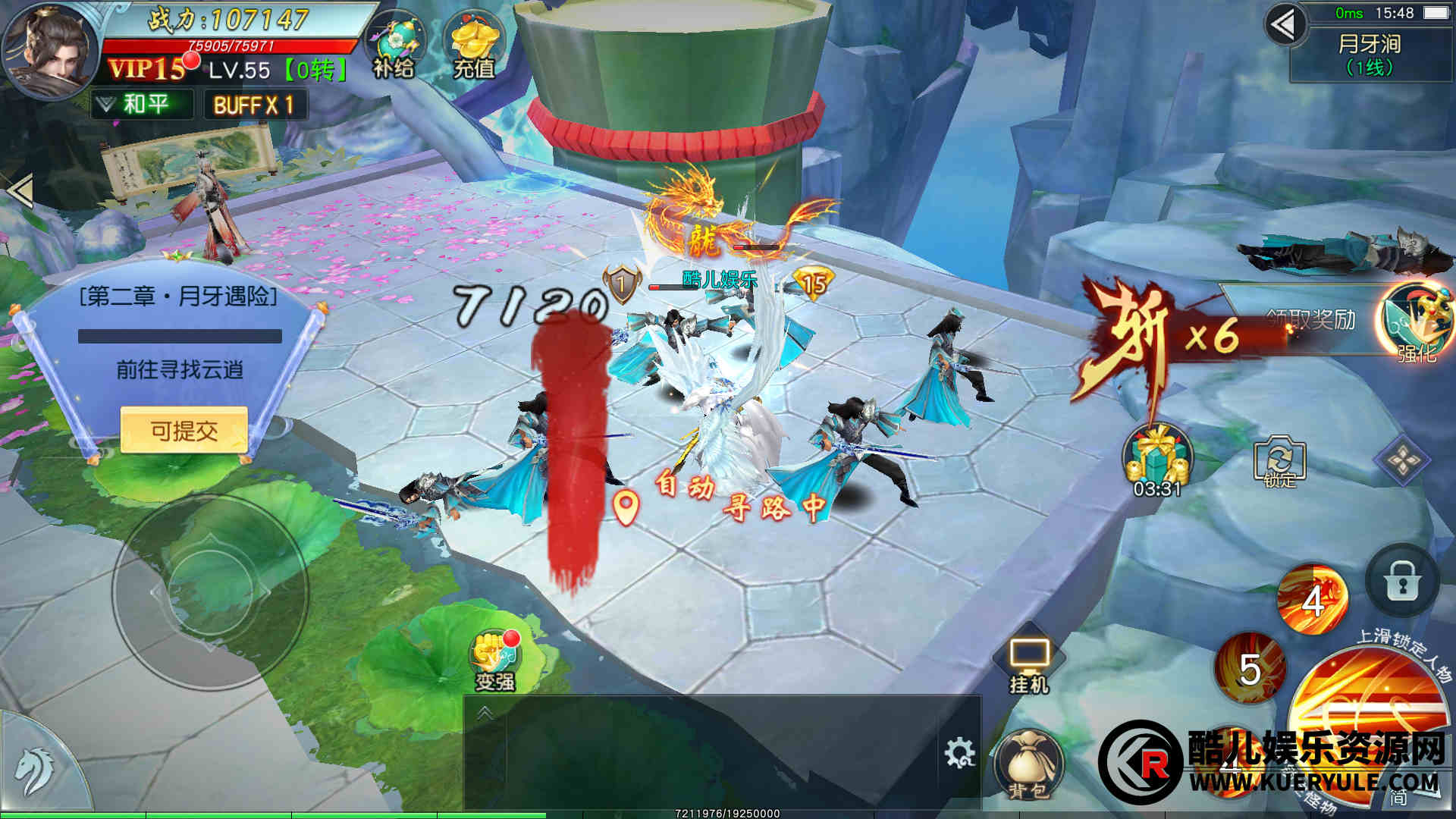Open chat settings gear icon
Viewport: 1456px width, 819px height.
point(959,753)
